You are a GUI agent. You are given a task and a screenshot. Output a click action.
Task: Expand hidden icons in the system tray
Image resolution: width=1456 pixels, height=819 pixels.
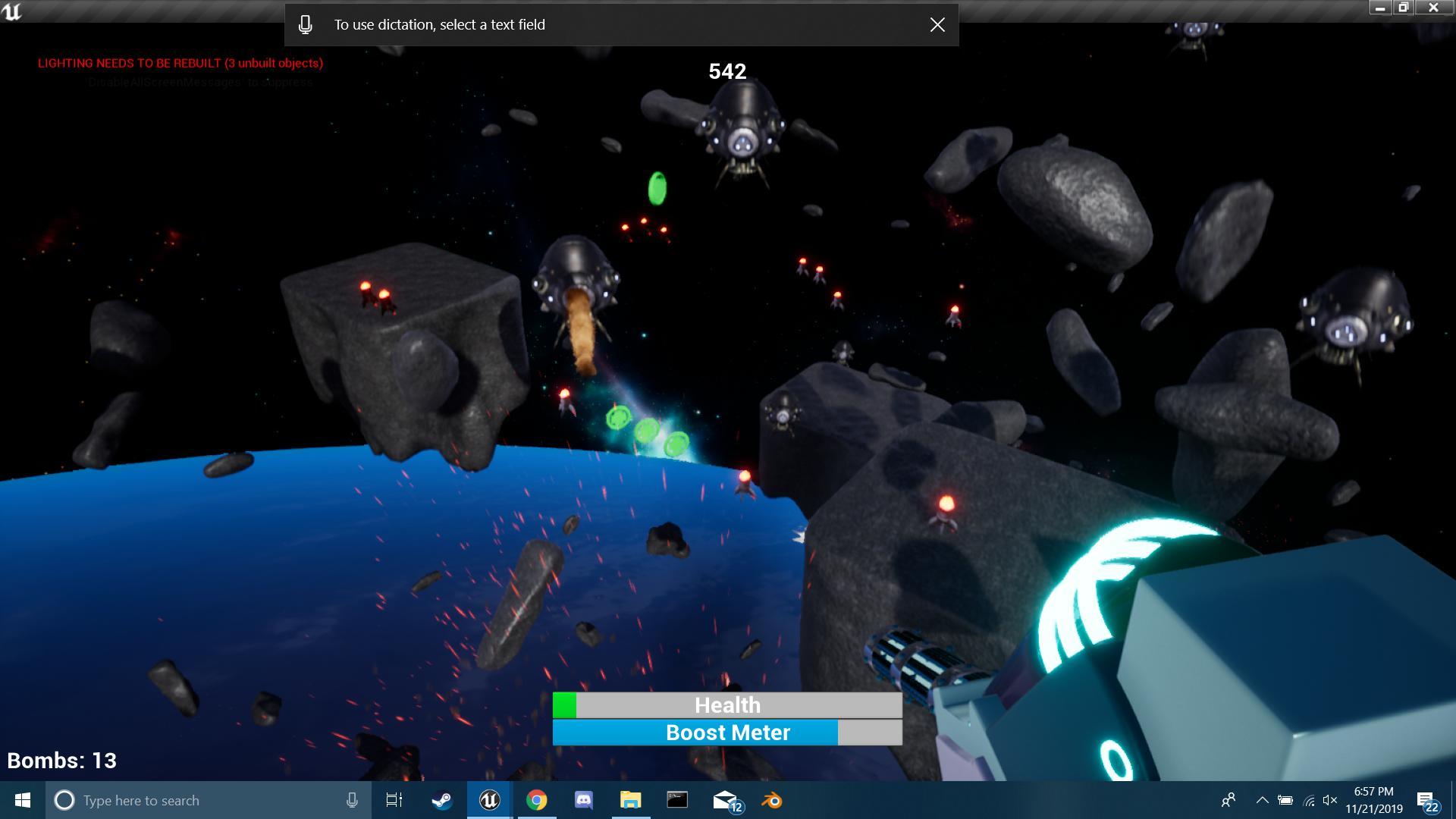(x=1263, y=800)
